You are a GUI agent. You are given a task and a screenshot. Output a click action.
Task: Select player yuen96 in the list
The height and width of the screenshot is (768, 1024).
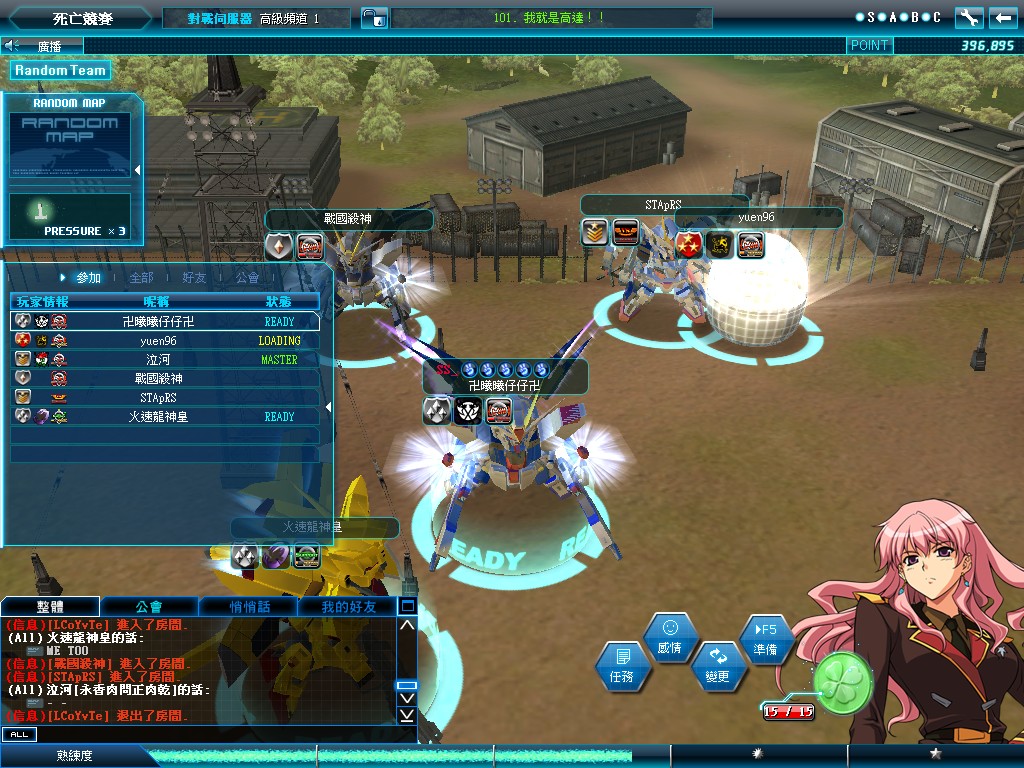160,341
